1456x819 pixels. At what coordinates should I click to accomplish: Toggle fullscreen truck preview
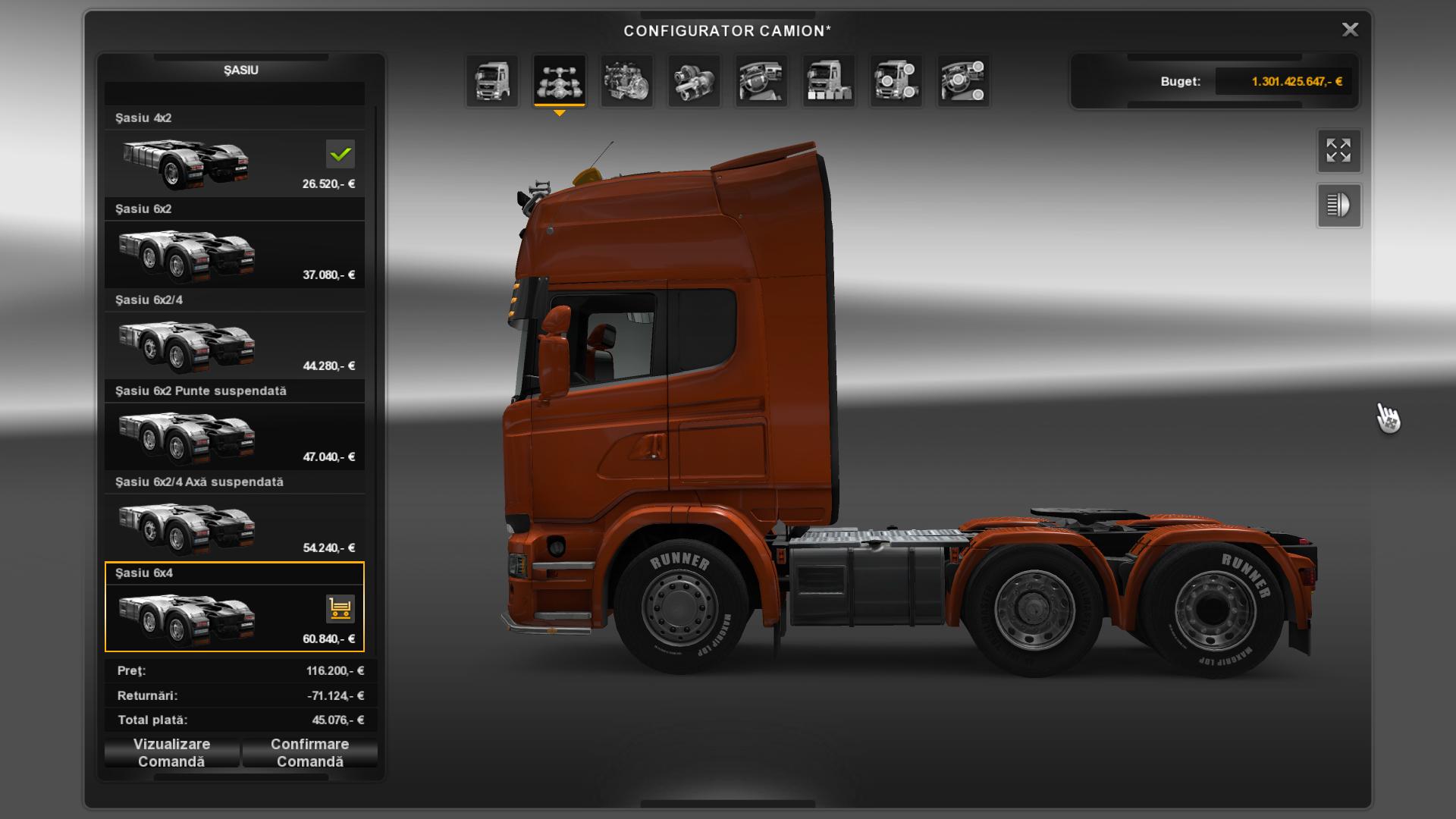1338,150
